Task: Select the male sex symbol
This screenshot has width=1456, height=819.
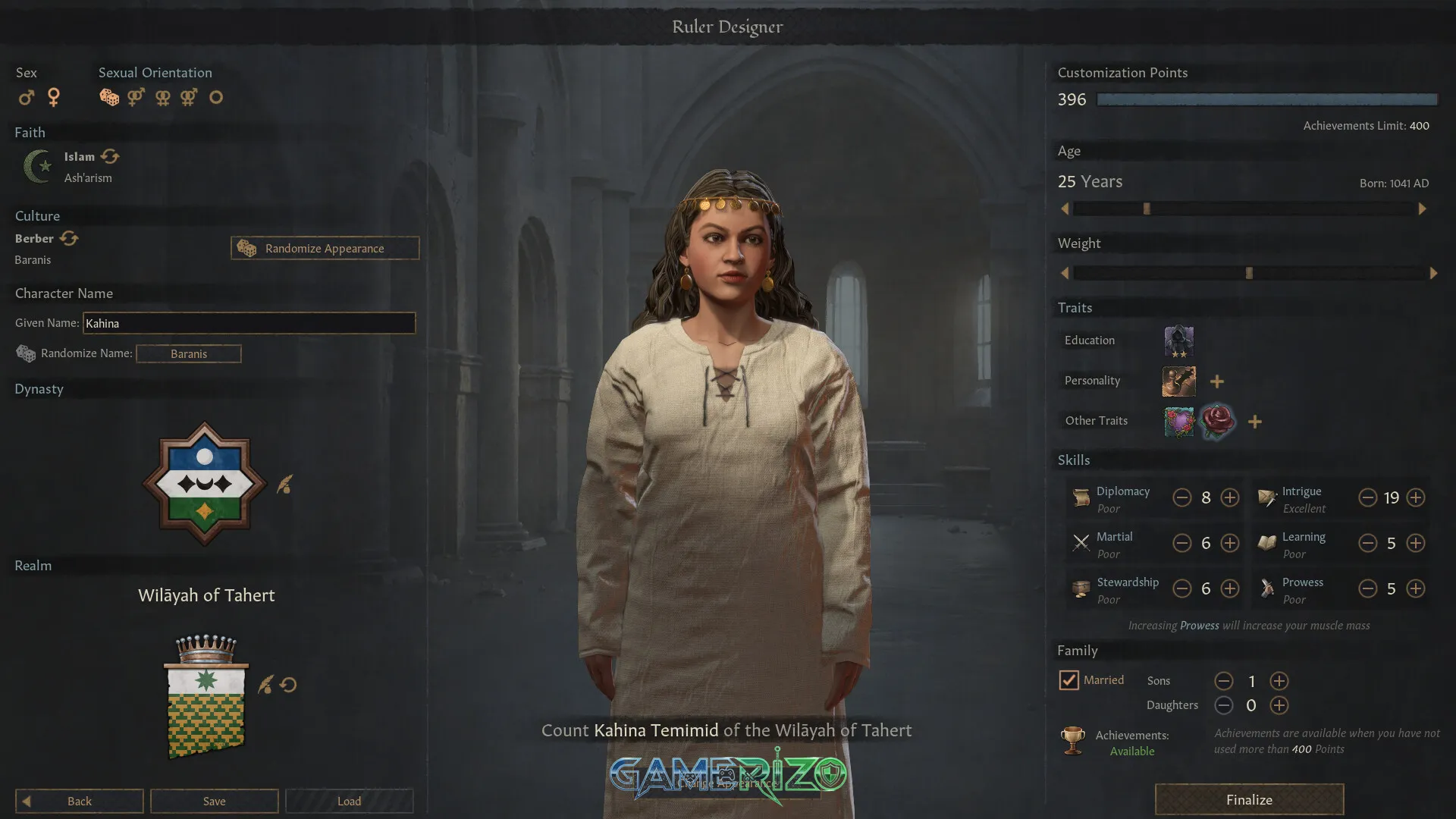Action: 27,97
